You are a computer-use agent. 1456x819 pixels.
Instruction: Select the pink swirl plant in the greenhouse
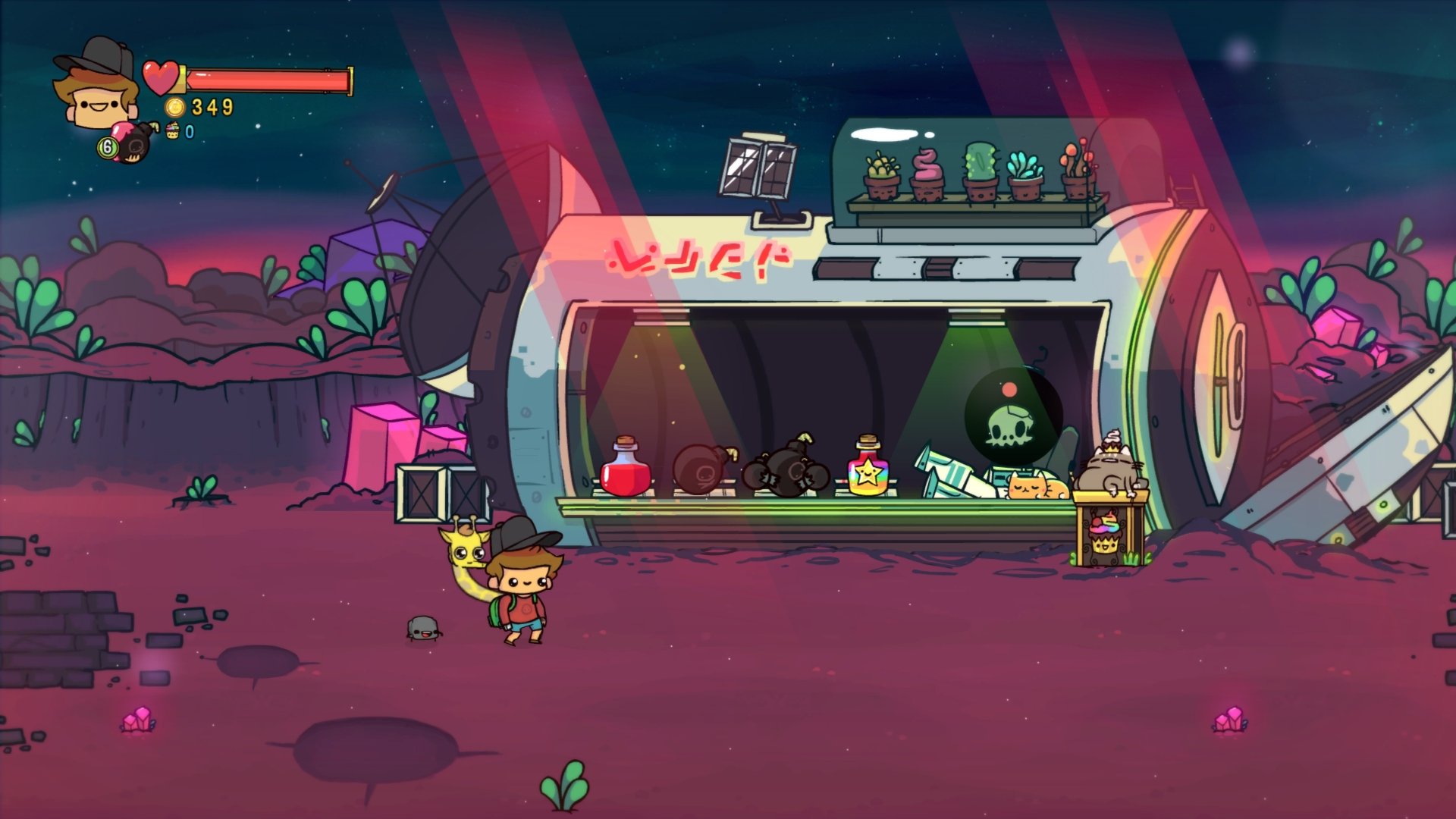pyautogui.click(x=926, y=168)
